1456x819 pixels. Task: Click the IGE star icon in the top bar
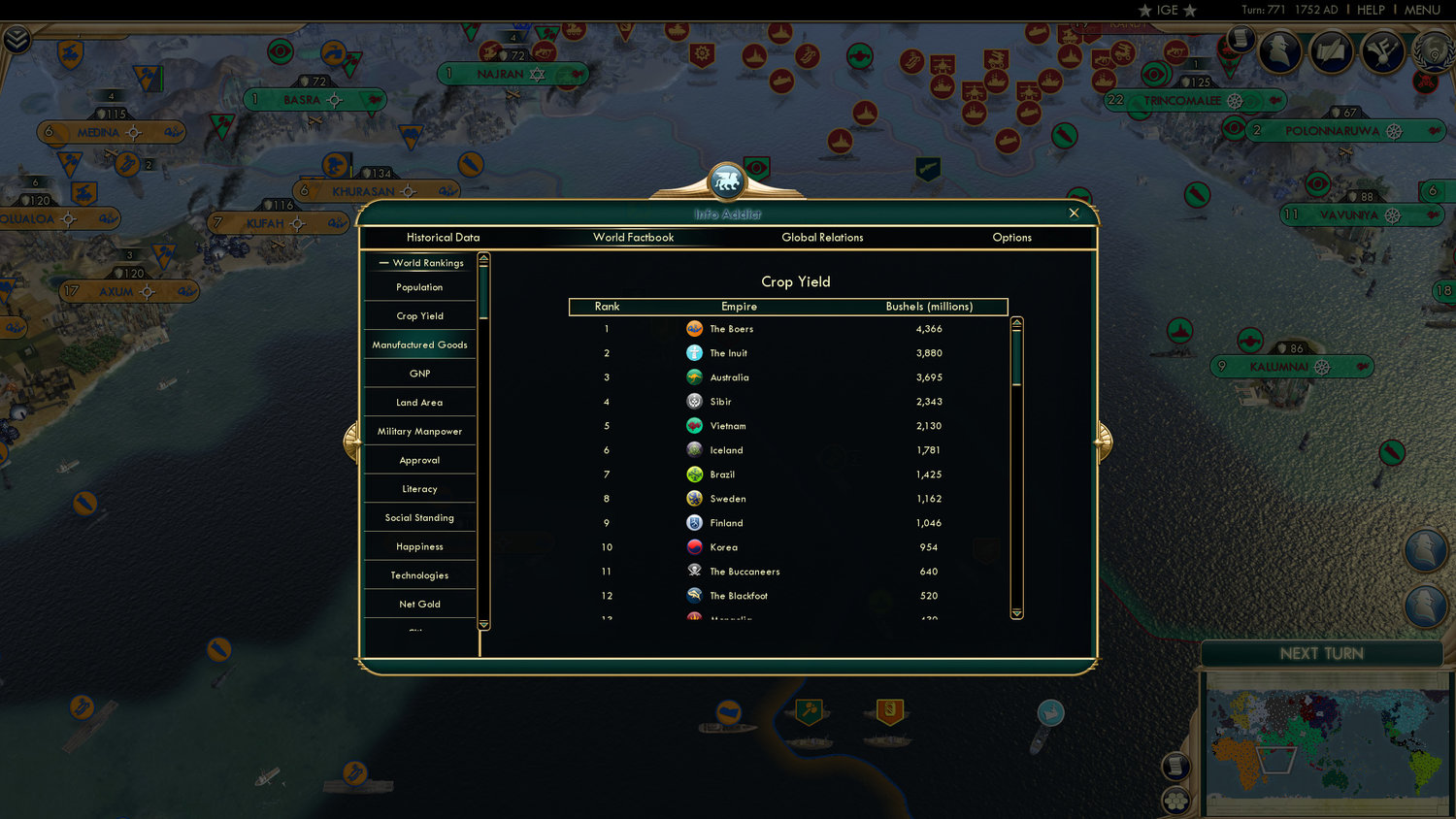pos(1143,11)
